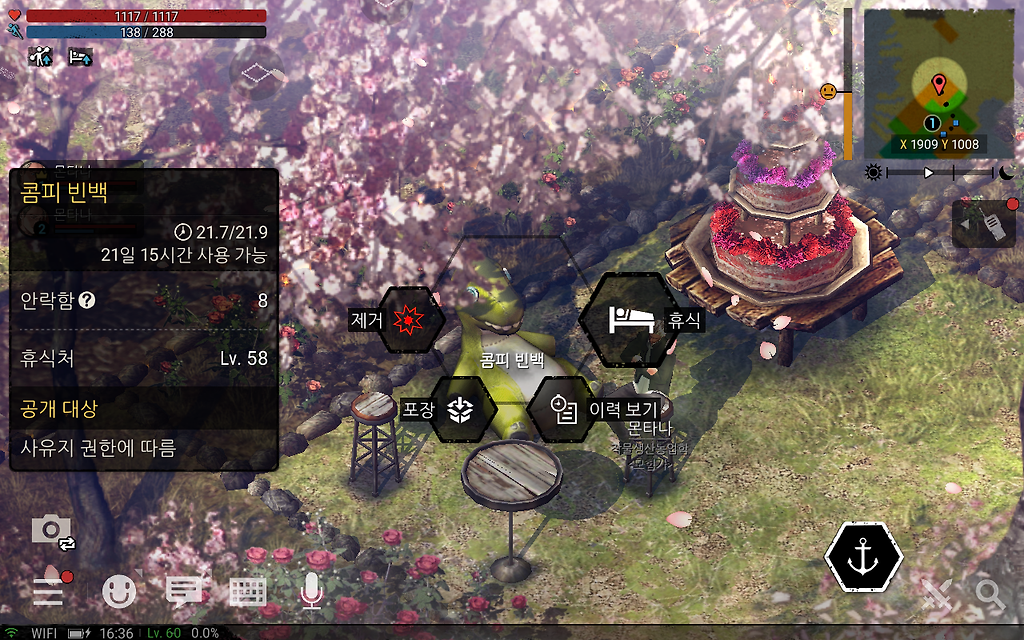Select the 휴식 (rest) bed option
Screen dimensions: 1024x640
tap(632, 320)
